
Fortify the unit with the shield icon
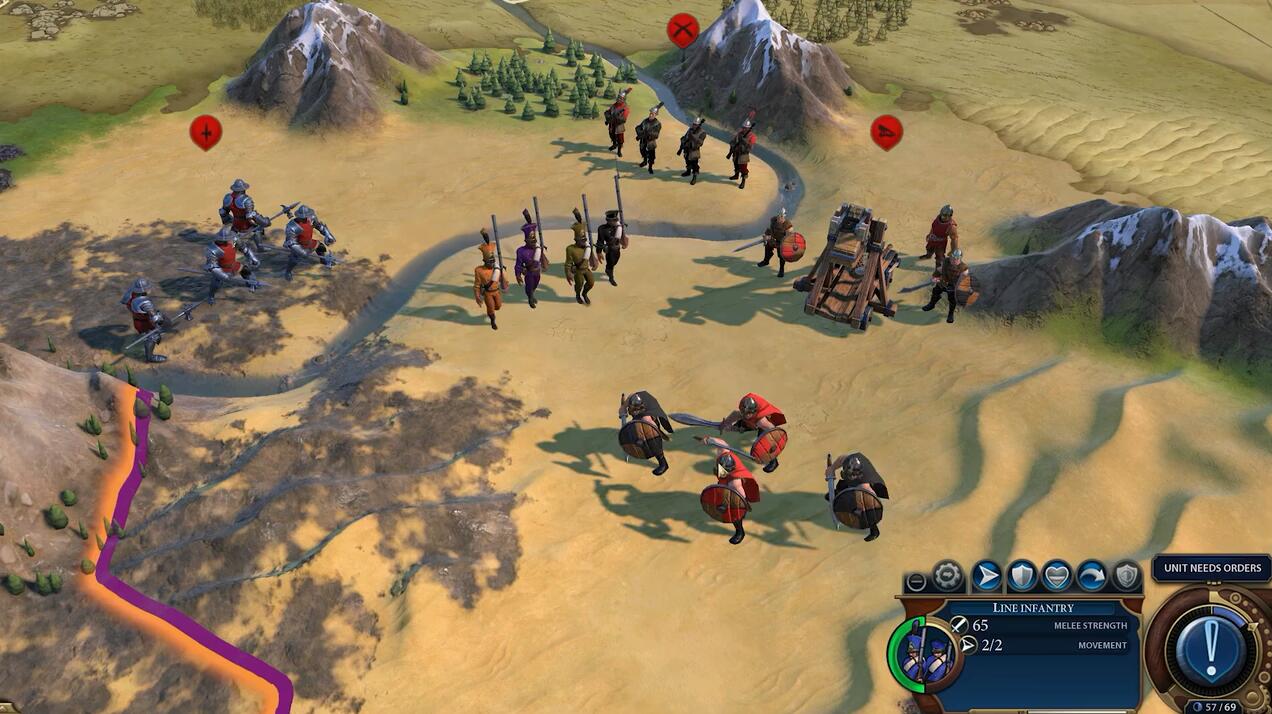pyautogui.click(x=1021, y=576)
